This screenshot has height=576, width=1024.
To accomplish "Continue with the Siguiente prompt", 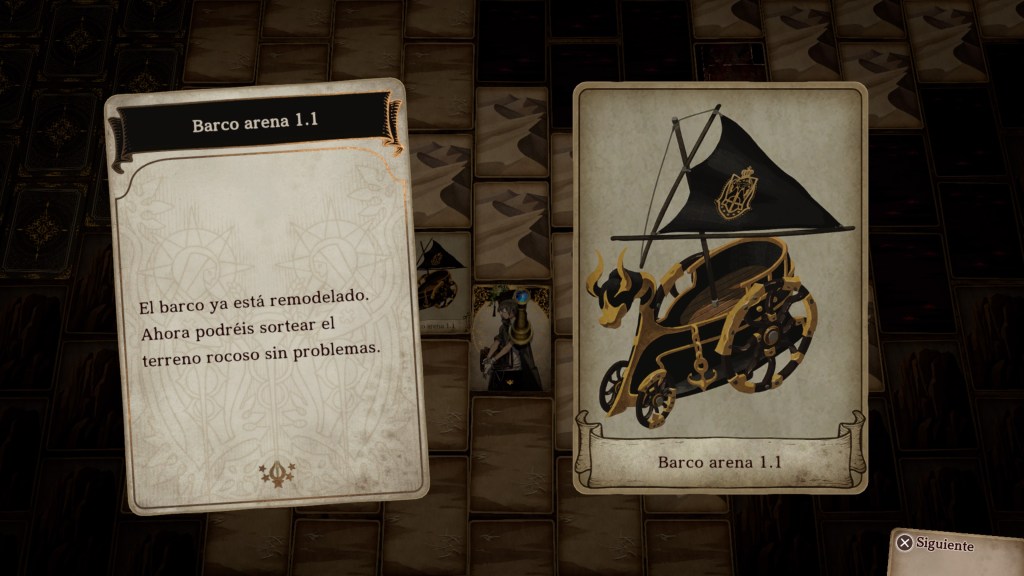I will pos(936,545).
